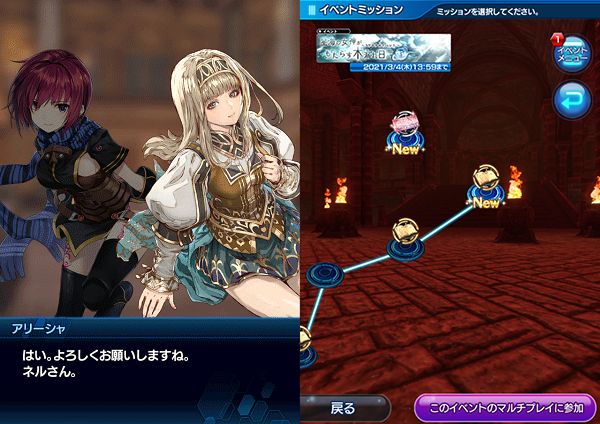Screen dimensions: 600x424
Task: Open the イベントメニュー event menu button
Action: (571, 54)
